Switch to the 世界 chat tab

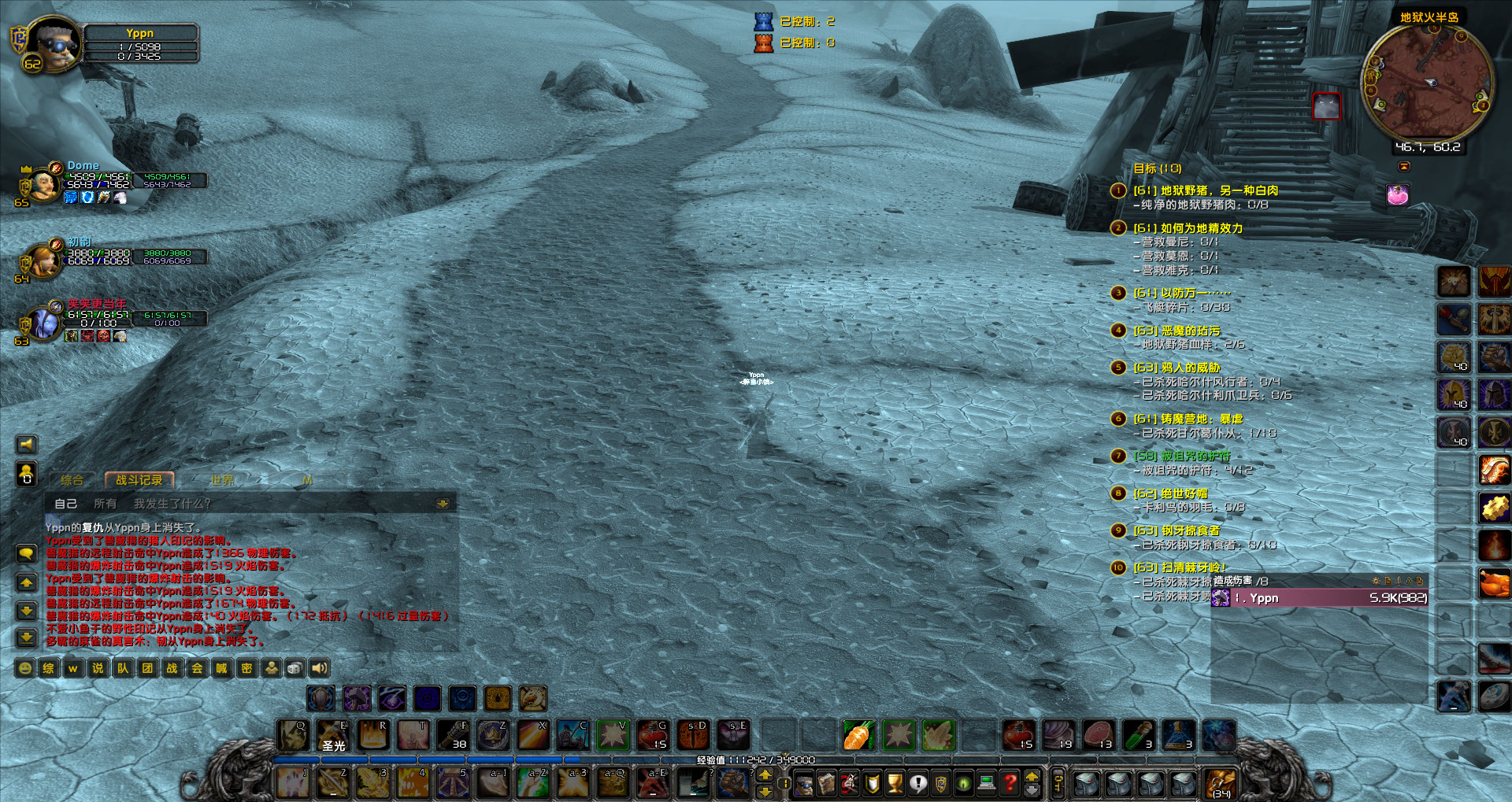click(223, 479)
